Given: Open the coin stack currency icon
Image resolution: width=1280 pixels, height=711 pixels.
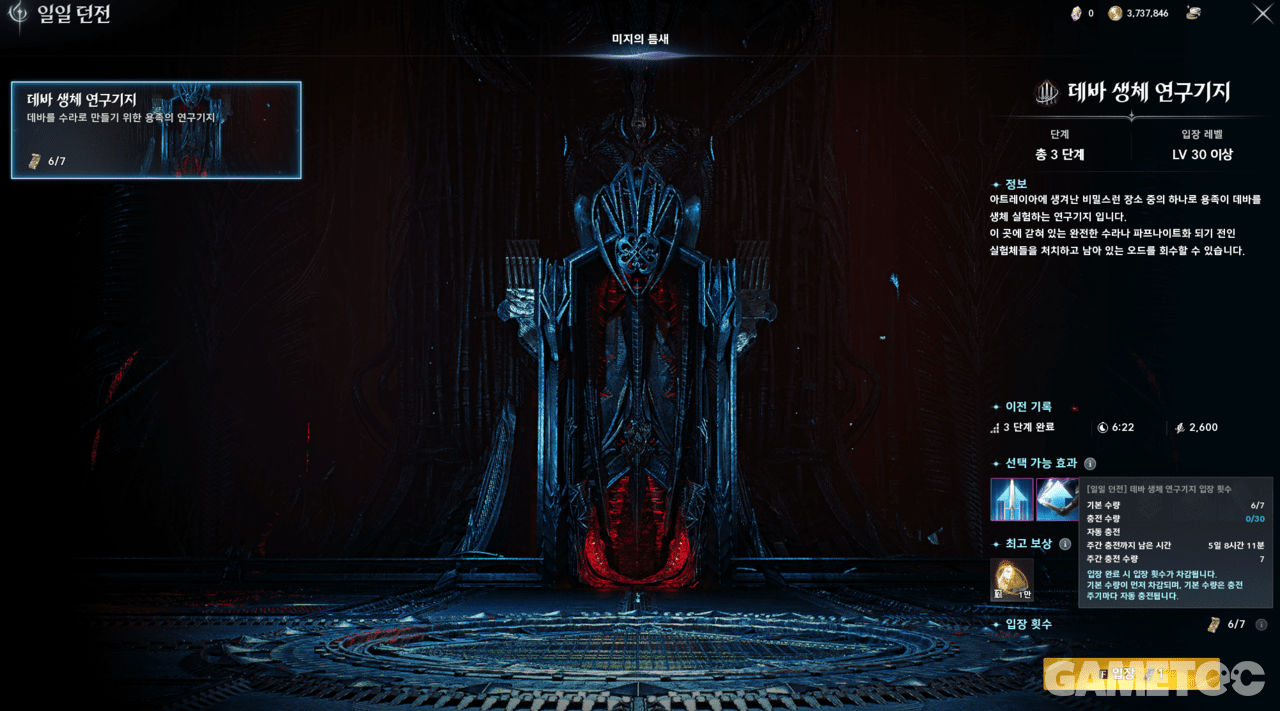Looking at the screenshot, I should pos(1193,13).
